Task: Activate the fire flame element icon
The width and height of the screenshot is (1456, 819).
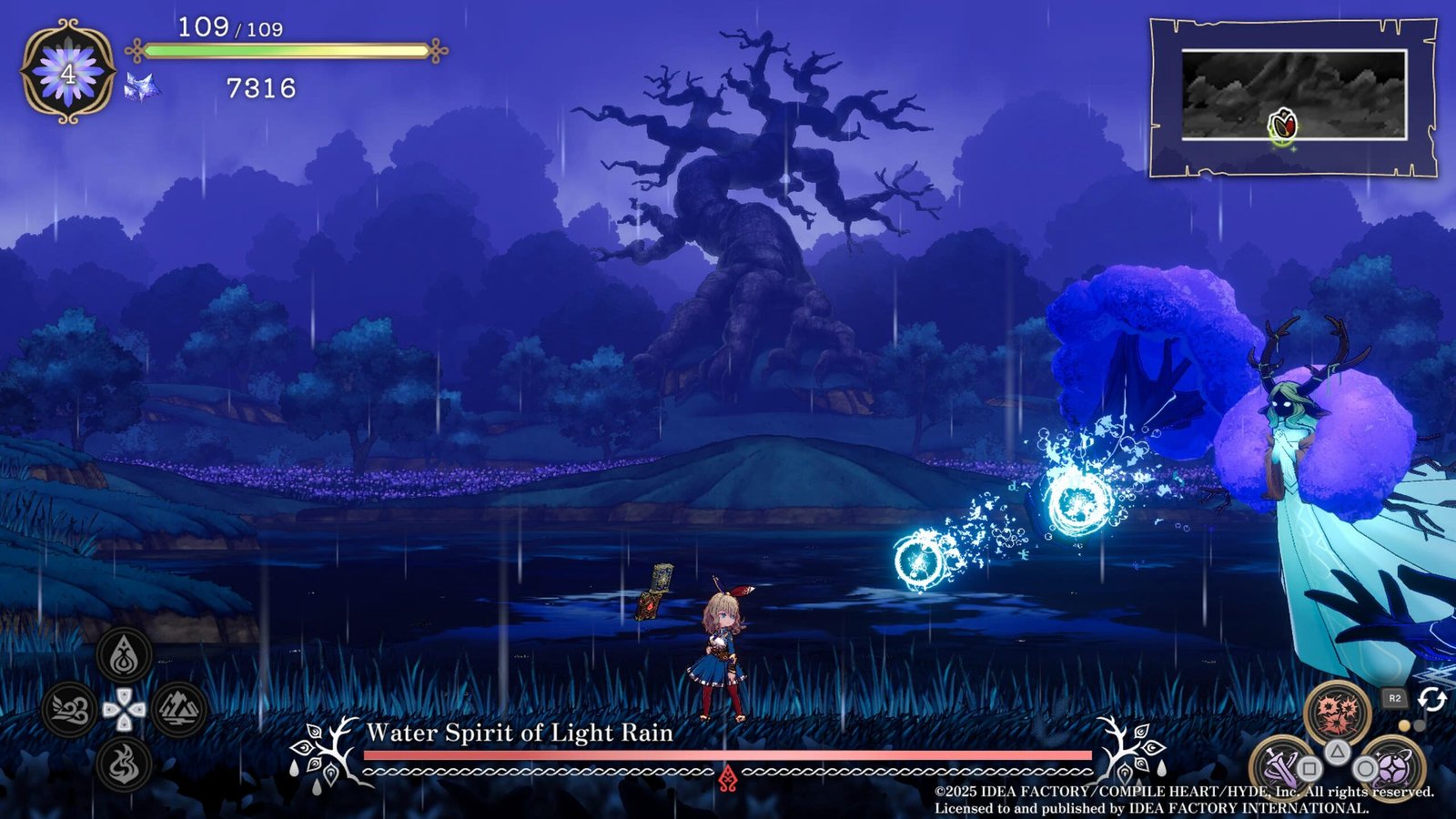Action: click(125, 763)
